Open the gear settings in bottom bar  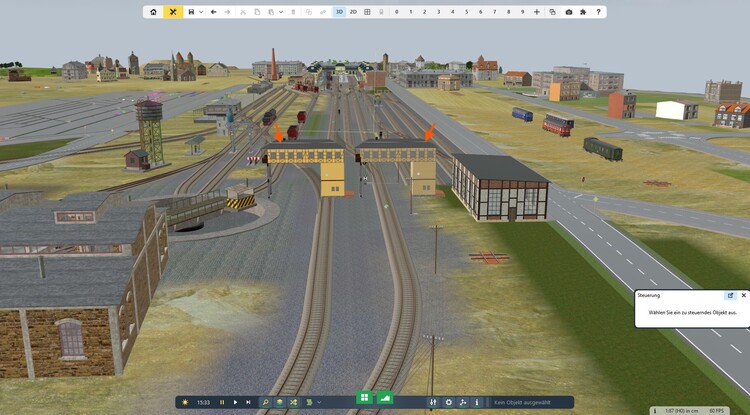coord(448,402)
